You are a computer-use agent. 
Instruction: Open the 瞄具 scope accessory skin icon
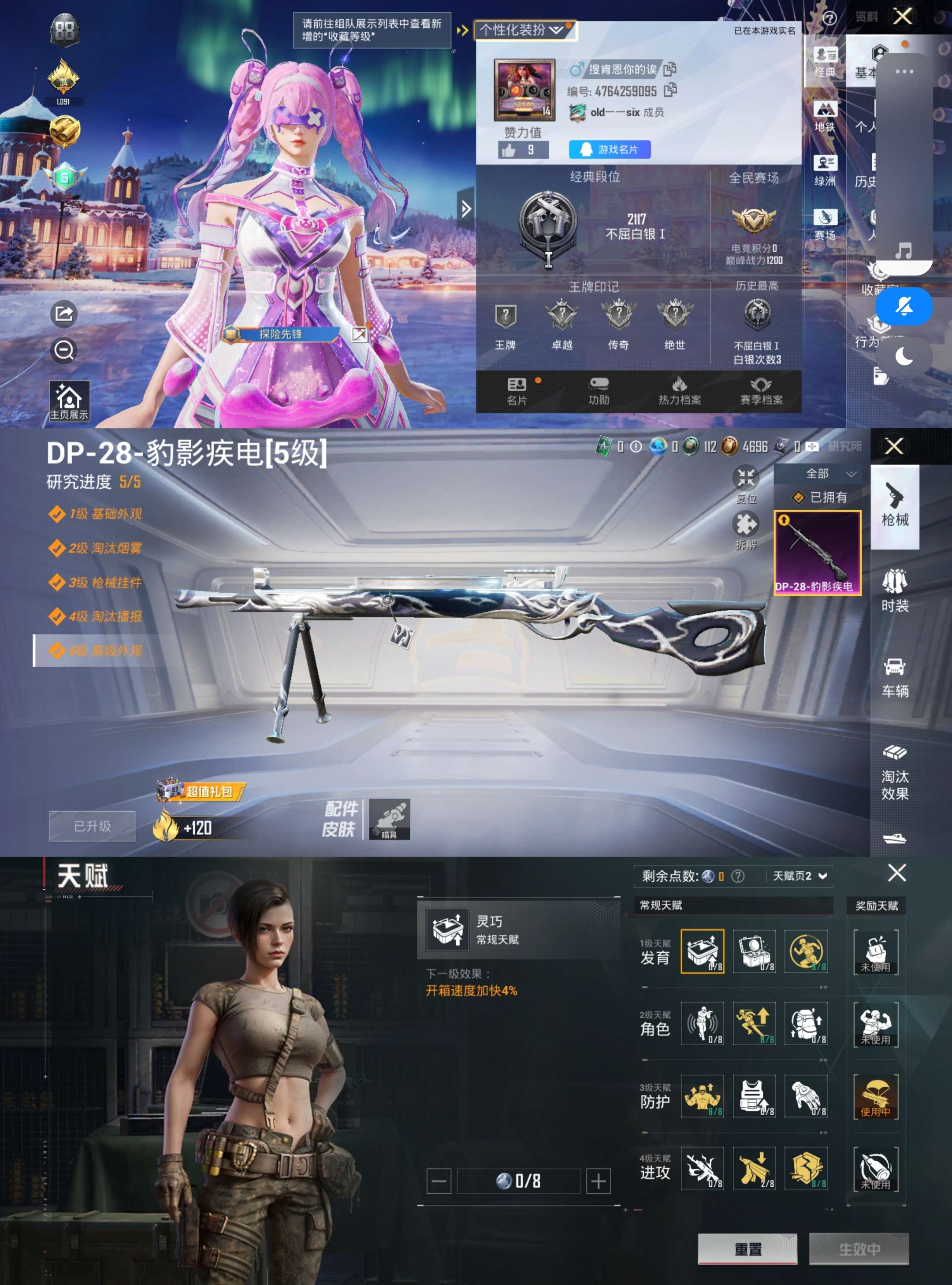click(390, 823)
